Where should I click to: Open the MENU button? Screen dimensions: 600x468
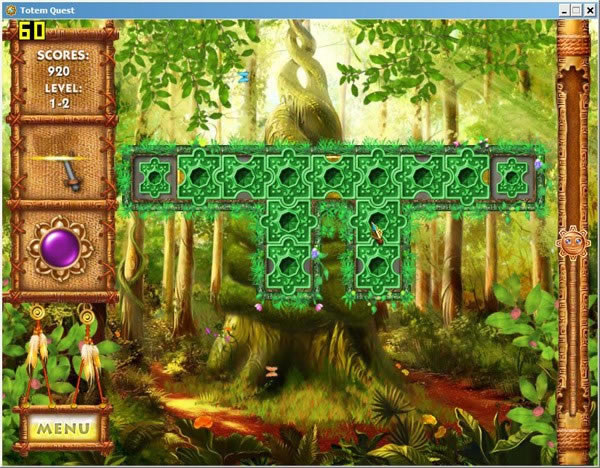click(x=62, y=429)
